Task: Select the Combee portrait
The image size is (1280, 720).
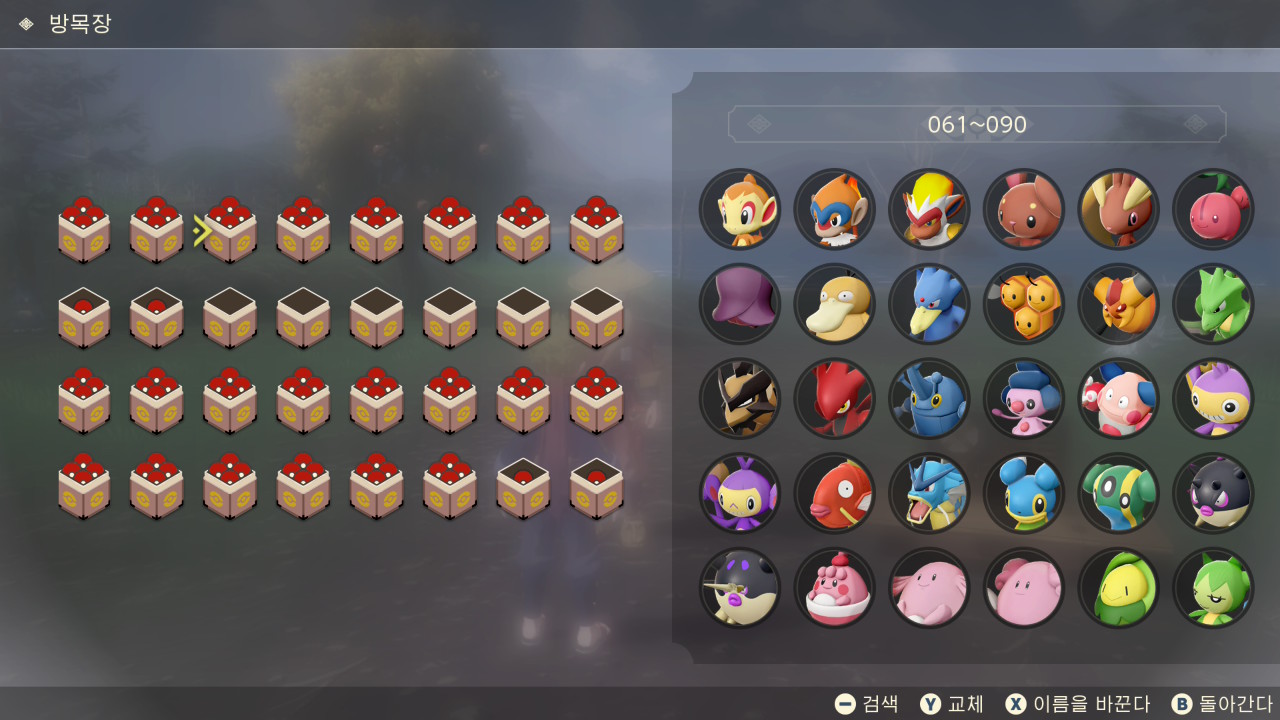Action: [x=1024, y=304]
